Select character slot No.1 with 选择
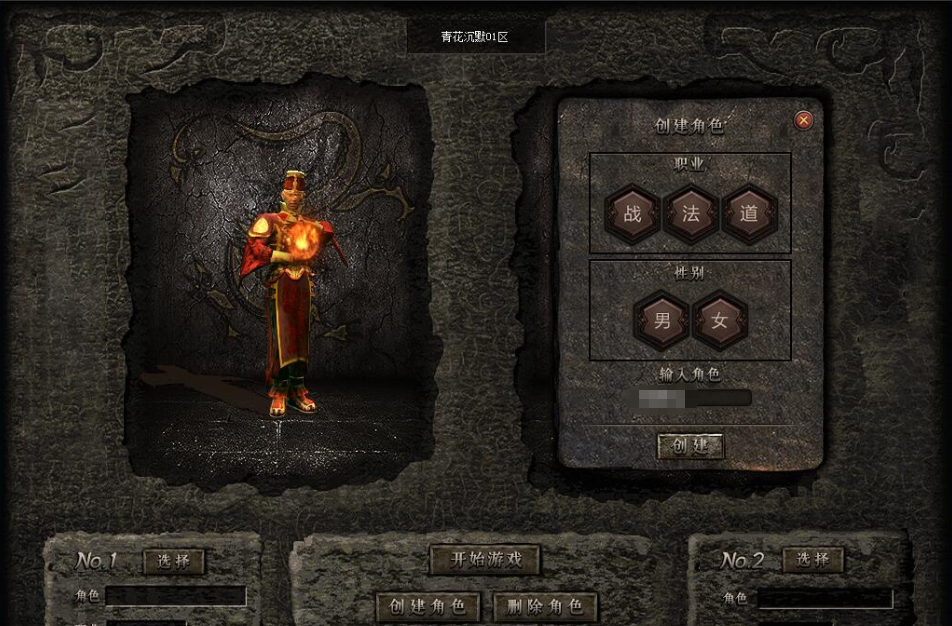Screen dimensions: 952x626 pos(174,561)
